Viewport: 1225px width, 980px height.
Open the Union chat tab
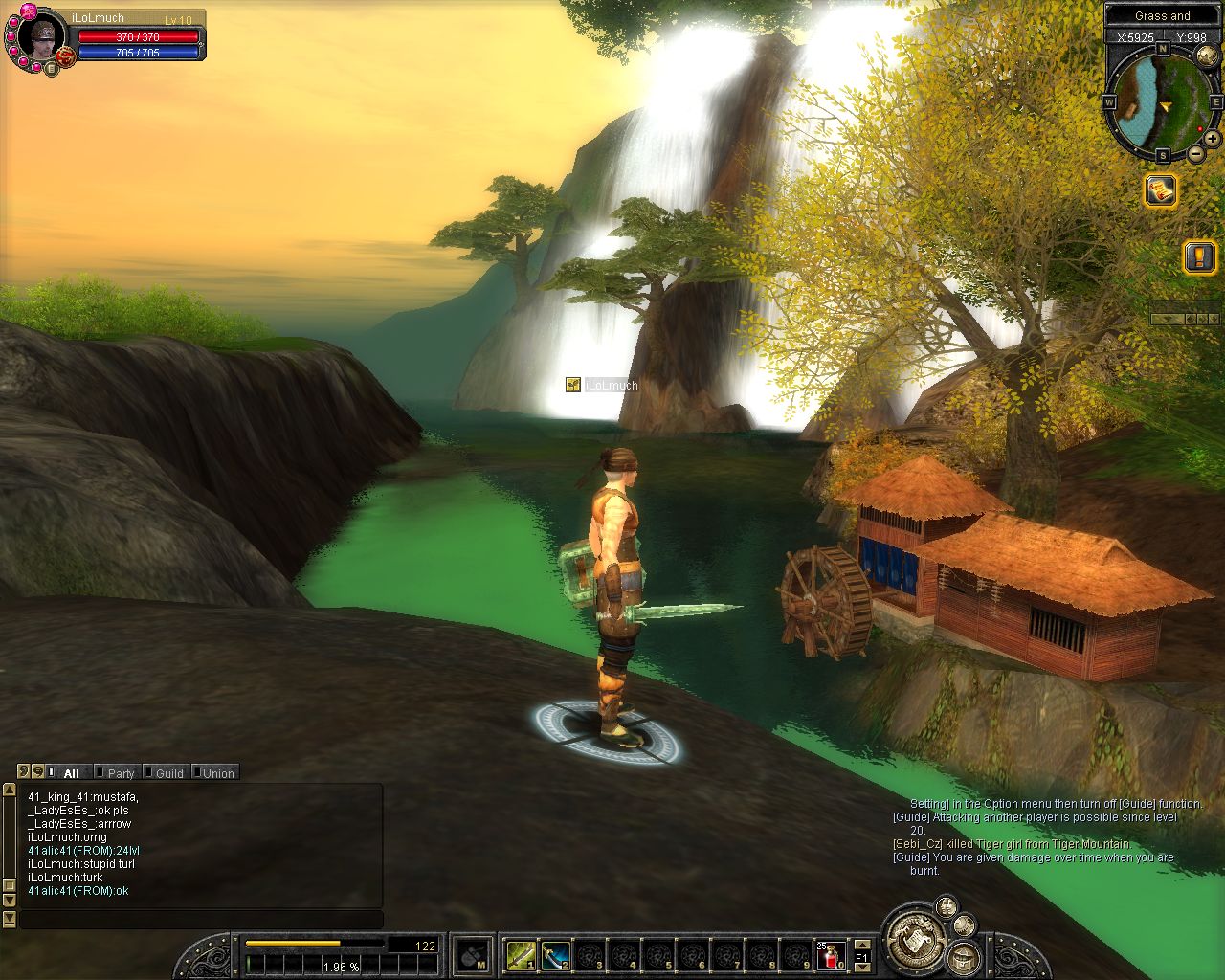(217, 773)
